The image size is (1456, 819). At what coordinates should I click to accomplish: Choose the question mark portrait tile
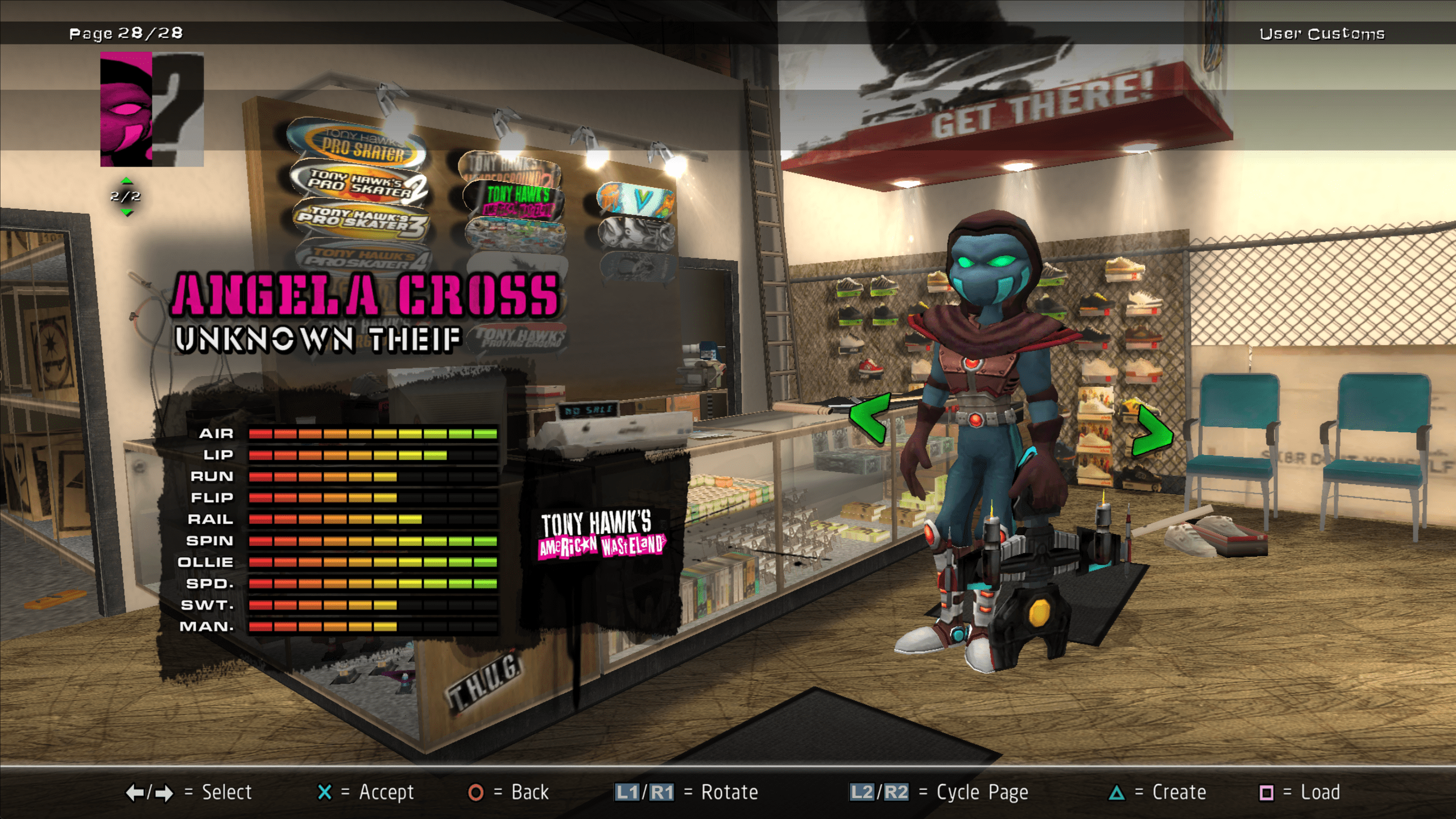pyautogui.click(x=178, y=109)
